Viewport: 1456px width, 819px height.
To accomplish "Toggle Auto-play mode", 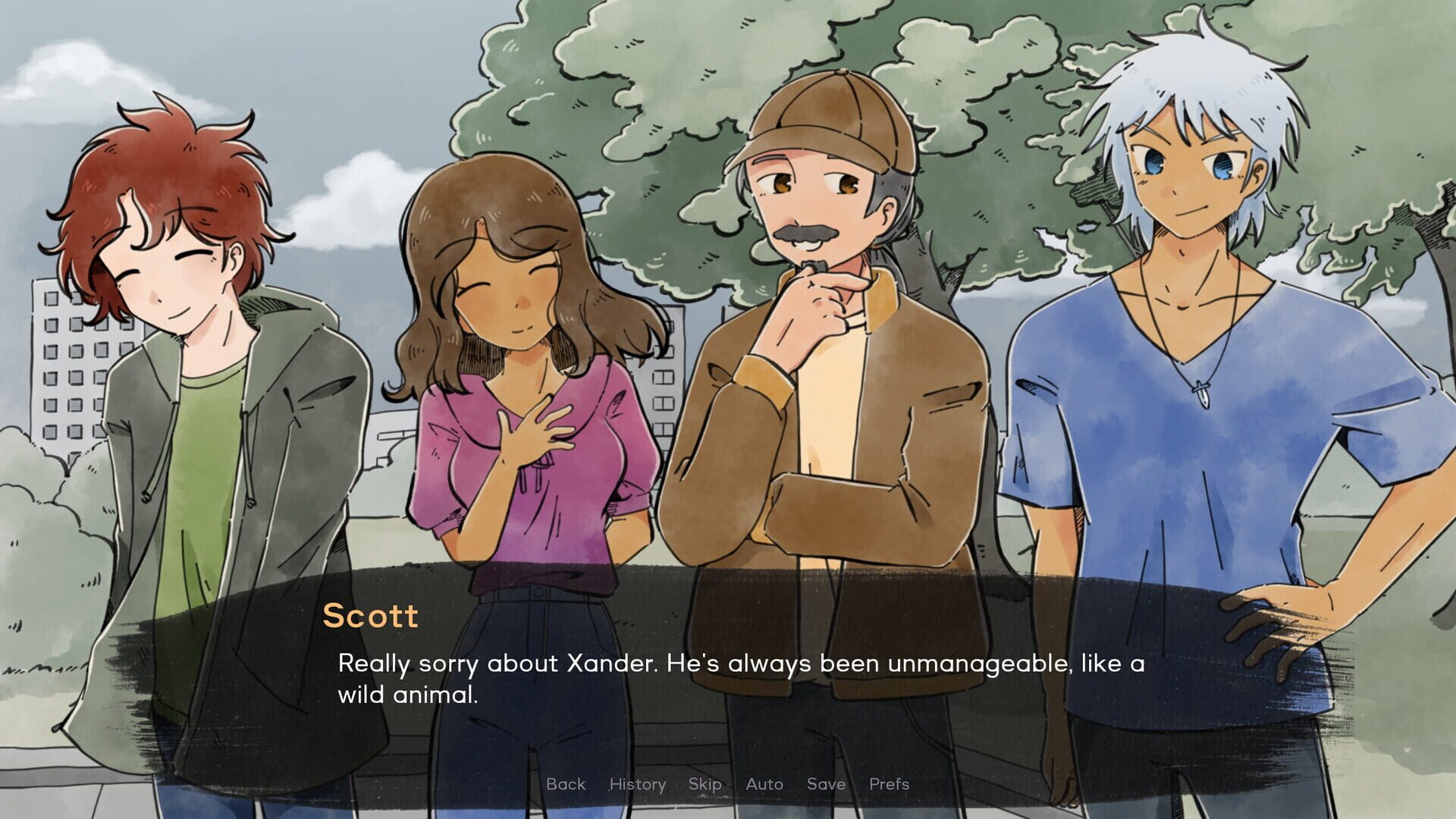I will [x=764, y=784].
